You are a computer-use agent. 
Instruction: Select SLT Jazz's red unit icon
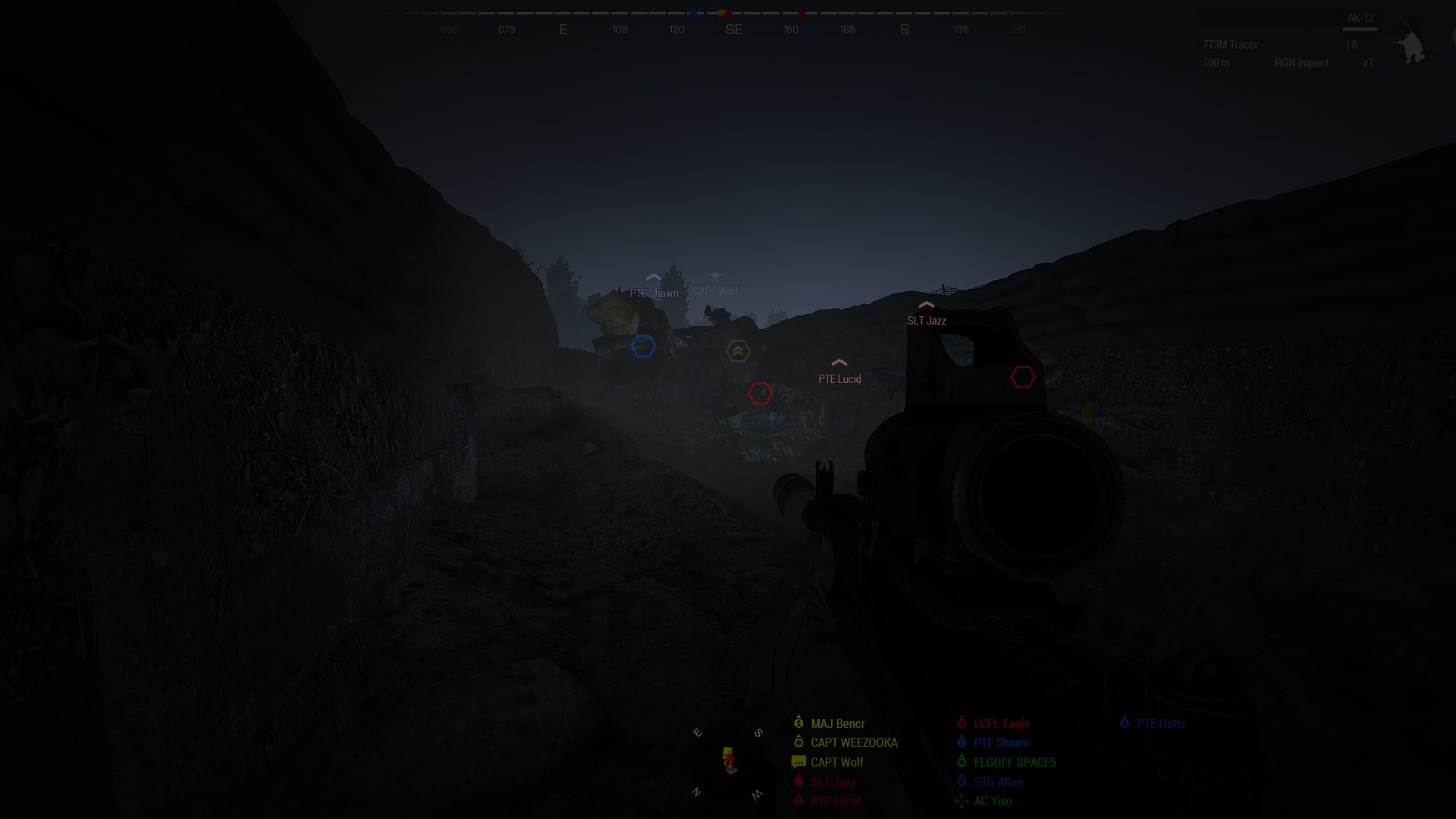(x=799, y=782)
